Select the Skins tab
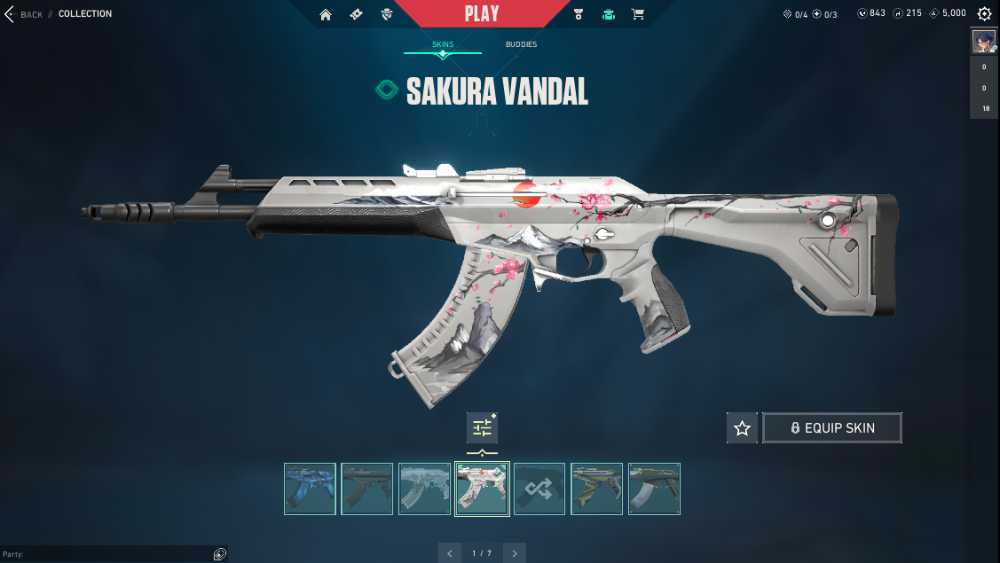The height and width of the screenshot is (563, 1000). 442,45
